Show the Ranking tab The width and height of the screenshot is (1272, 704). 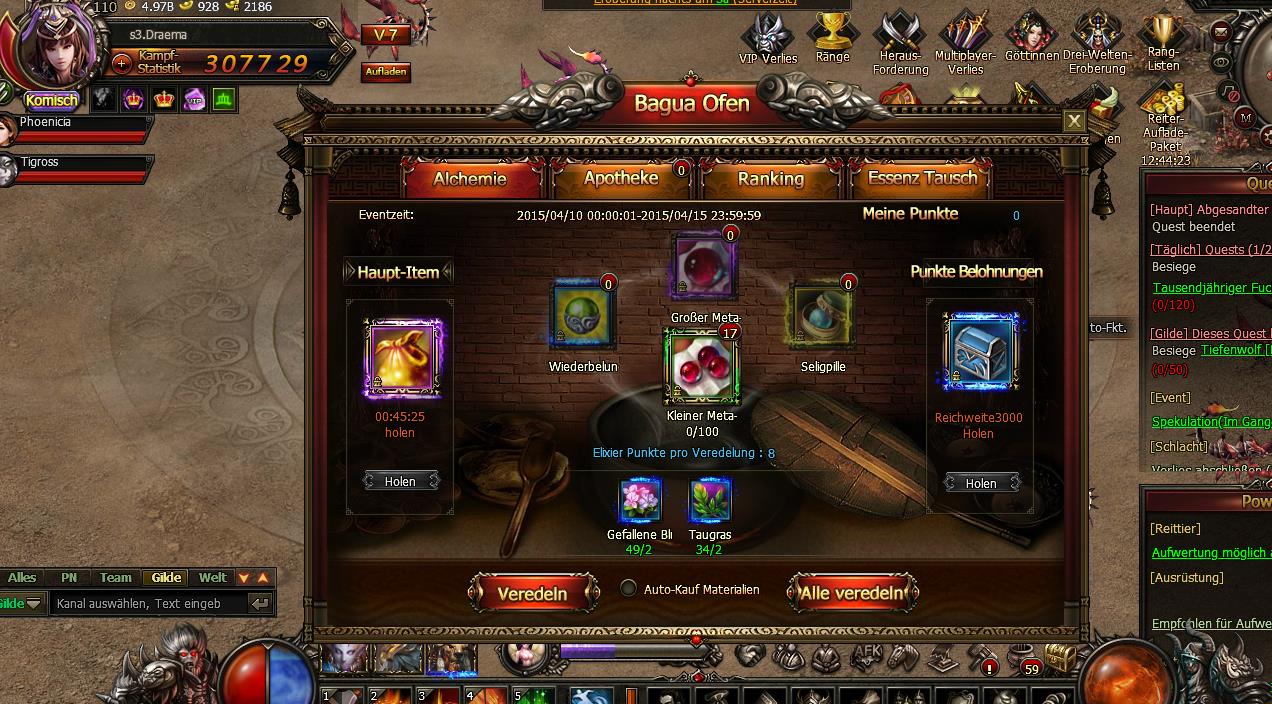click(x=770, y=179)
